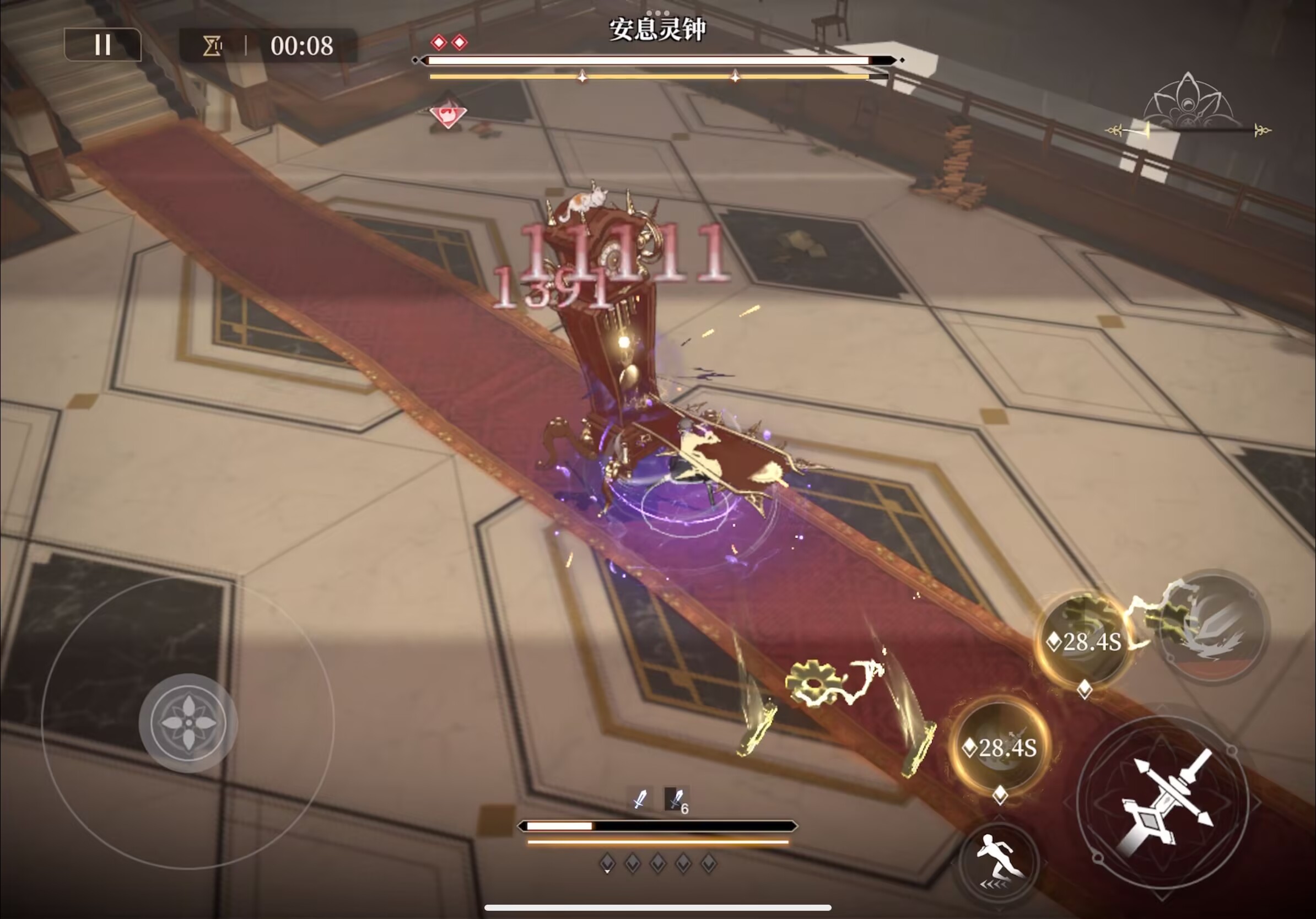Tap the flower-marked movement joystick knob

coord(188,722)
